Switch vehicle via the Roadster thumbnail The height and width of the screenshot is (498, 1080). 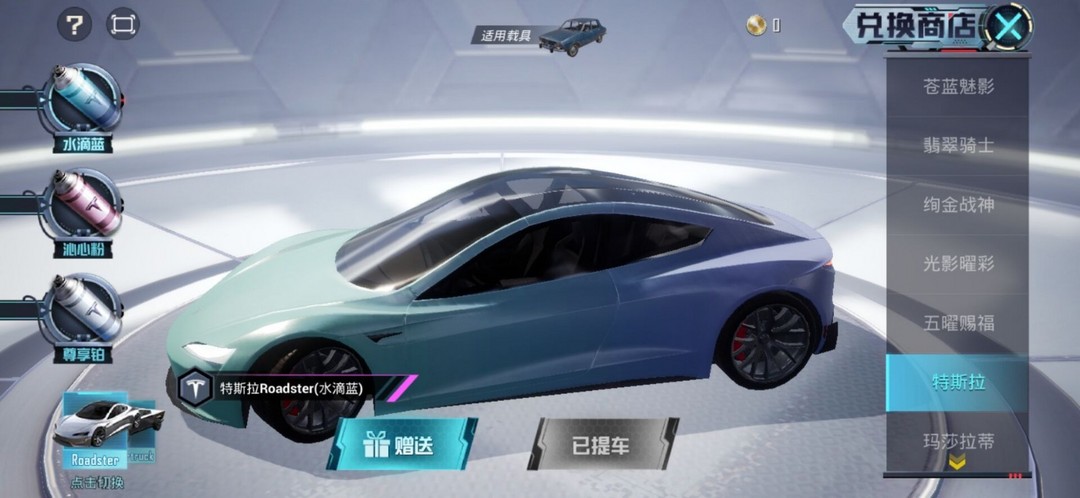pos(96,425)
